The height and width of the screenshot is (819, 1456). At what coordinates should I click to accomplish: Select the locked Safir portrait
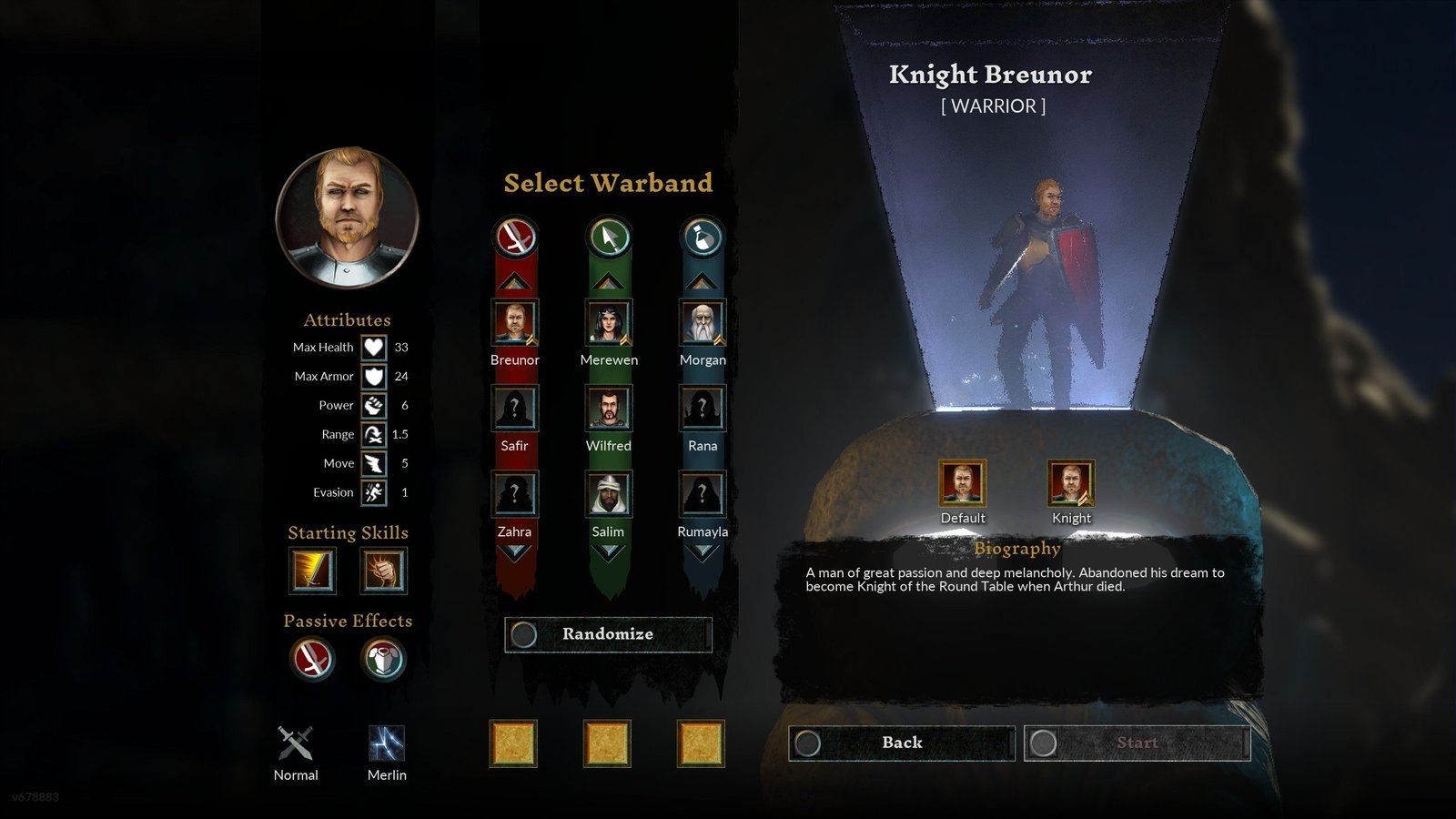tap(515, 409)
